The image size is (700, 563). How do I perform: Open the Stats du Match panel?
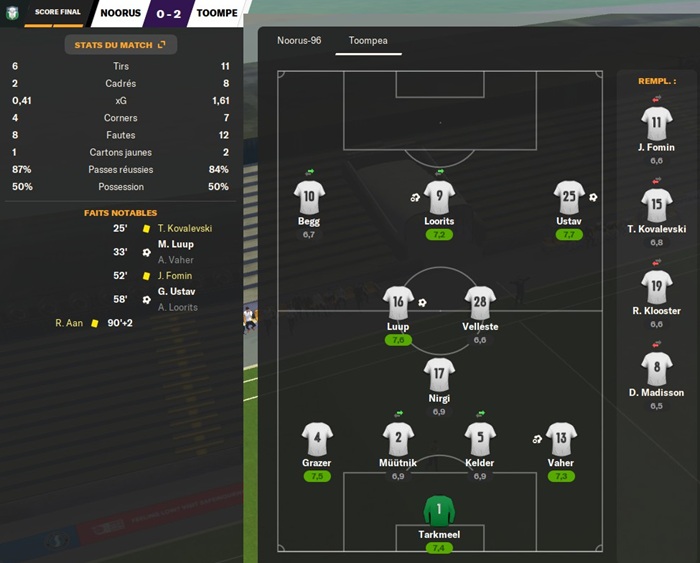[x=120, y=45]
